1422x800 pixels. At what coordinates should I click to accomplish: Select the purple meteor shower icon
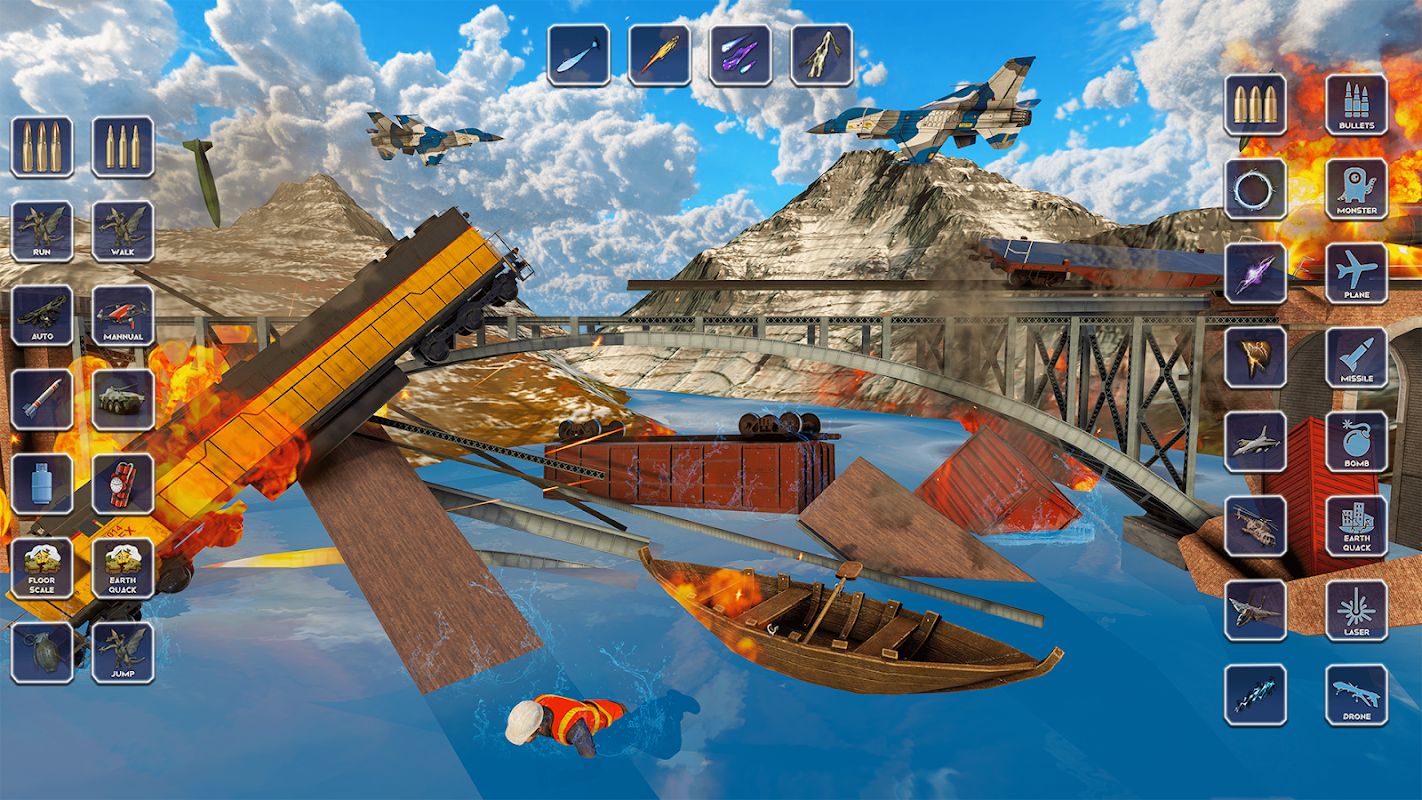point(741,55)
